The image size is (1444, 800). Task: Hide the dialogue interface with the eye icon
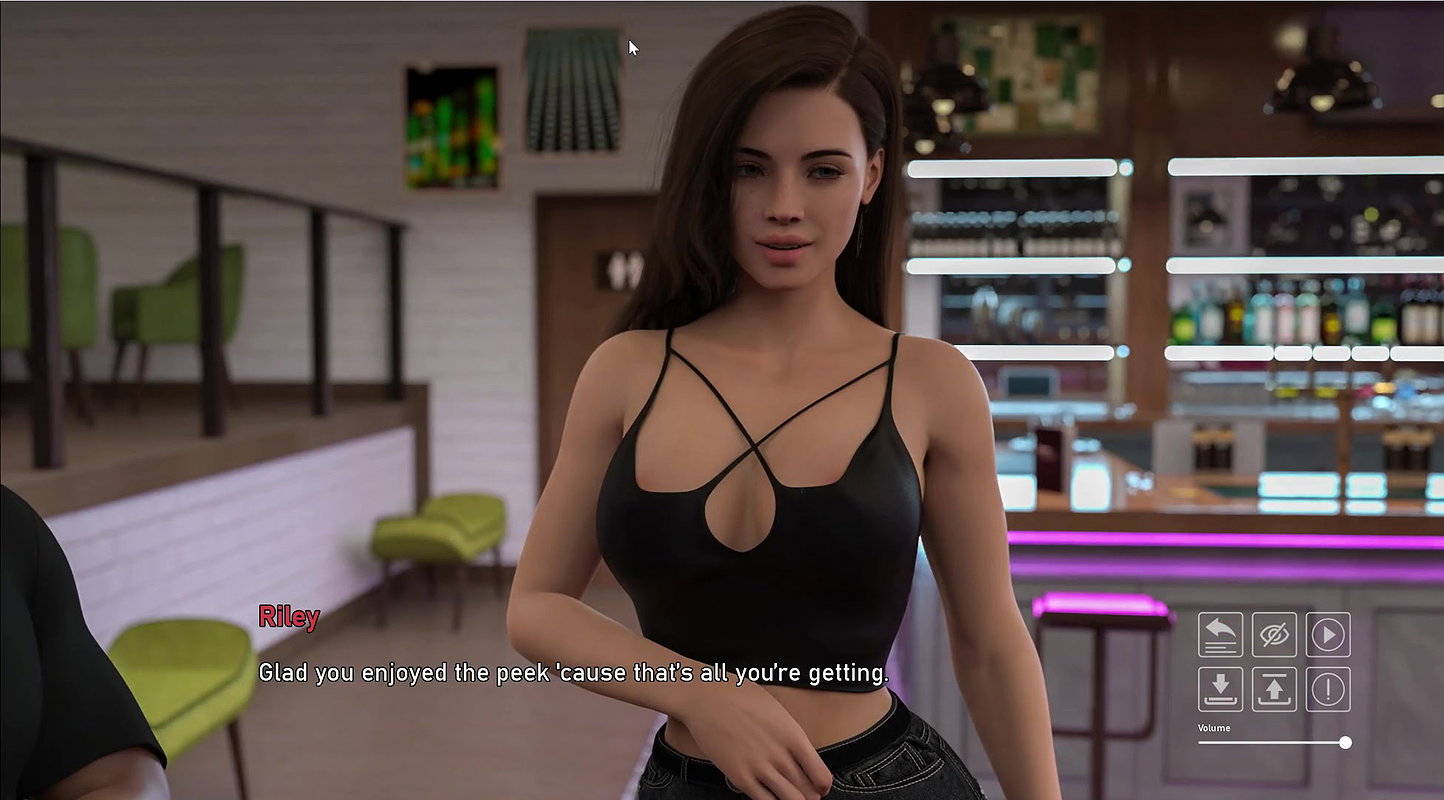tap(1274, 634)
